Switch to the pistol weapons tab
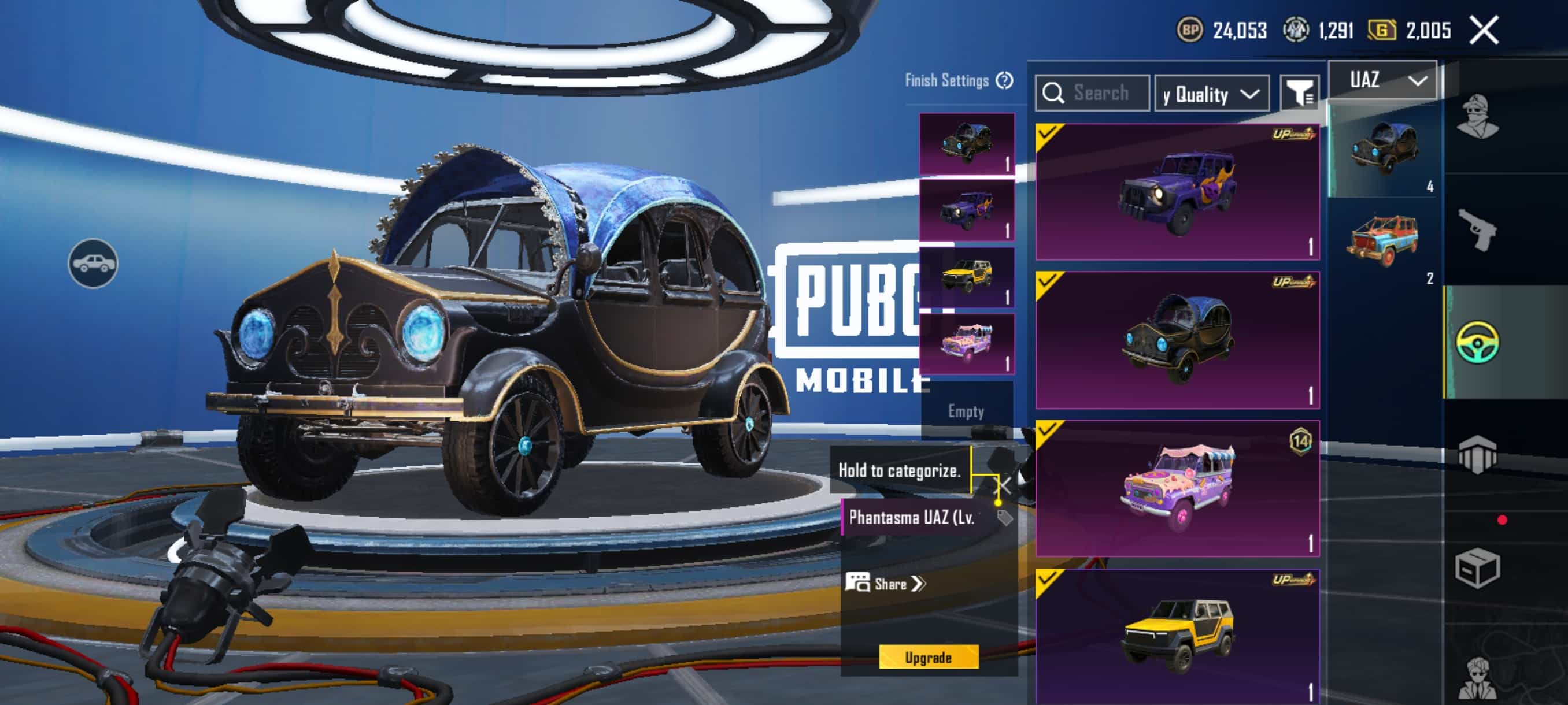The width and height of the screenshot is (1568, 705). [1477, 229]
